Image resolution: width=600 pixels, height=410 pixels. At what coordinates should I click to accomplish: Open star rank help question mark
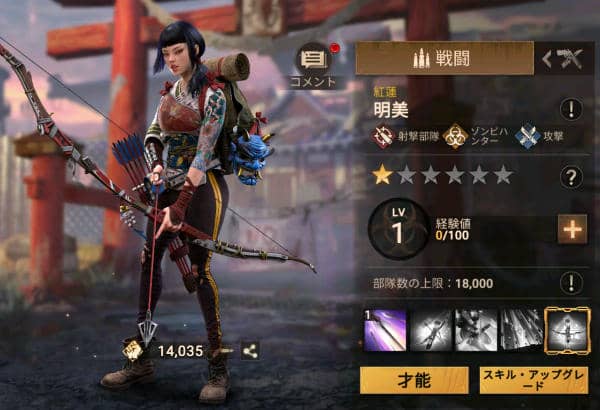(571, 177)
